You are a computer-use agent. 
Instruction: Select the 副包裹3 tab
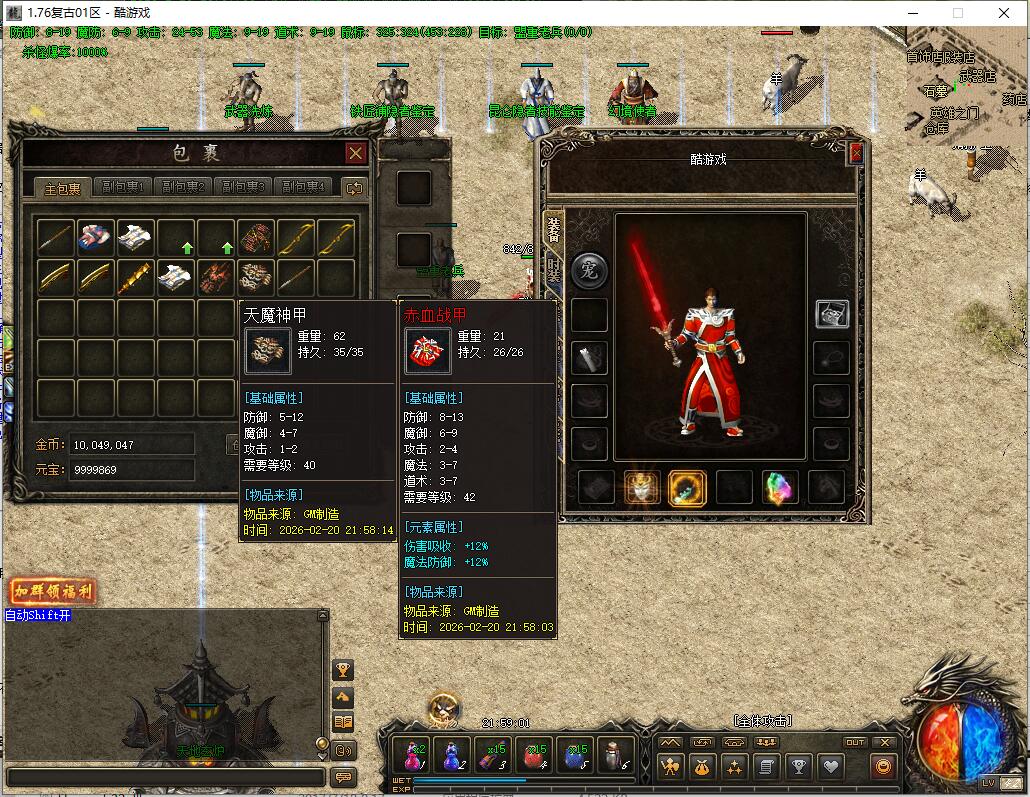point(245,187)
